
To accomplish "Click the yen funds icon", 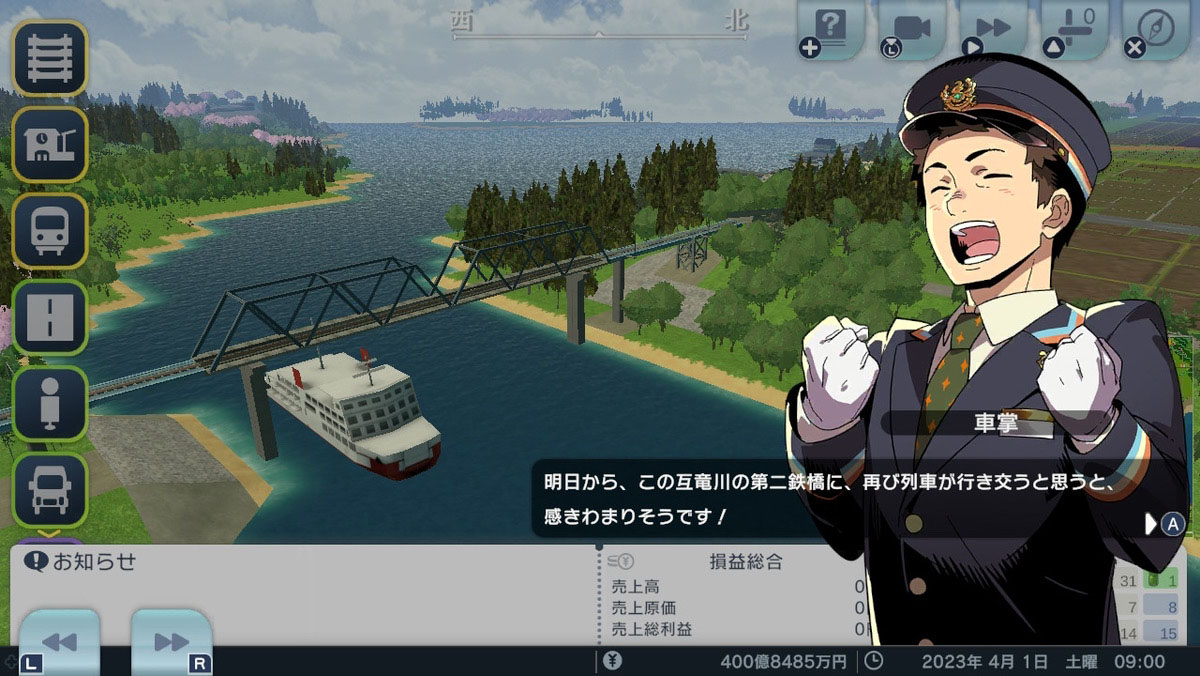I will [613, 661].
